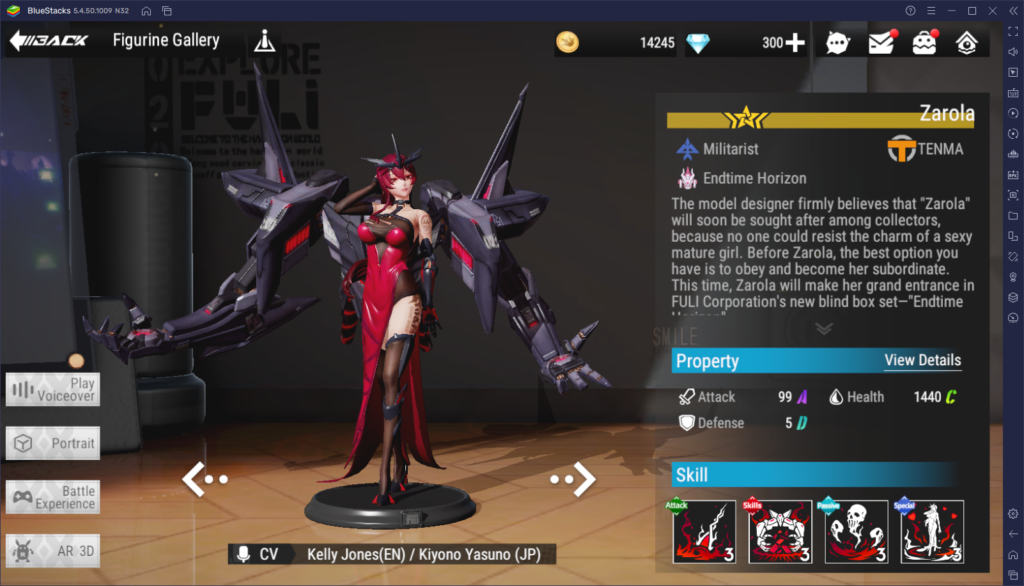Show the previous figurine with left arrow
Viewport: 1024px width, 586px height.
pyautogui.click(x=204, y=479)
